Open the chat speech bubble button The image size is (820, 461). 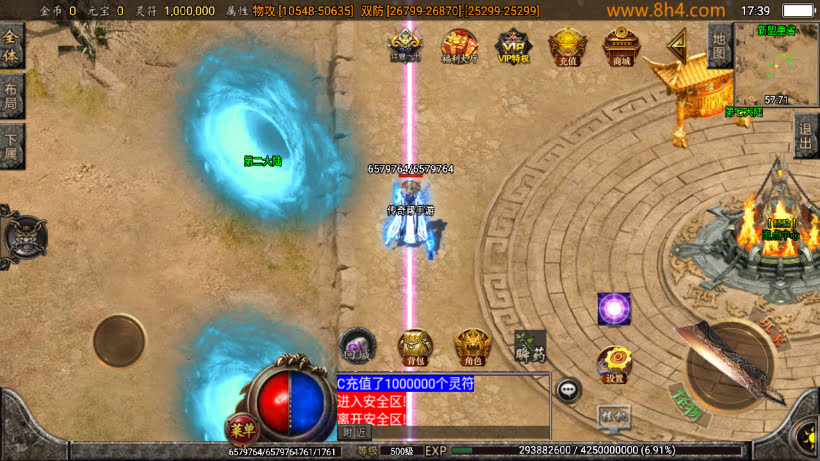point(569,390)
